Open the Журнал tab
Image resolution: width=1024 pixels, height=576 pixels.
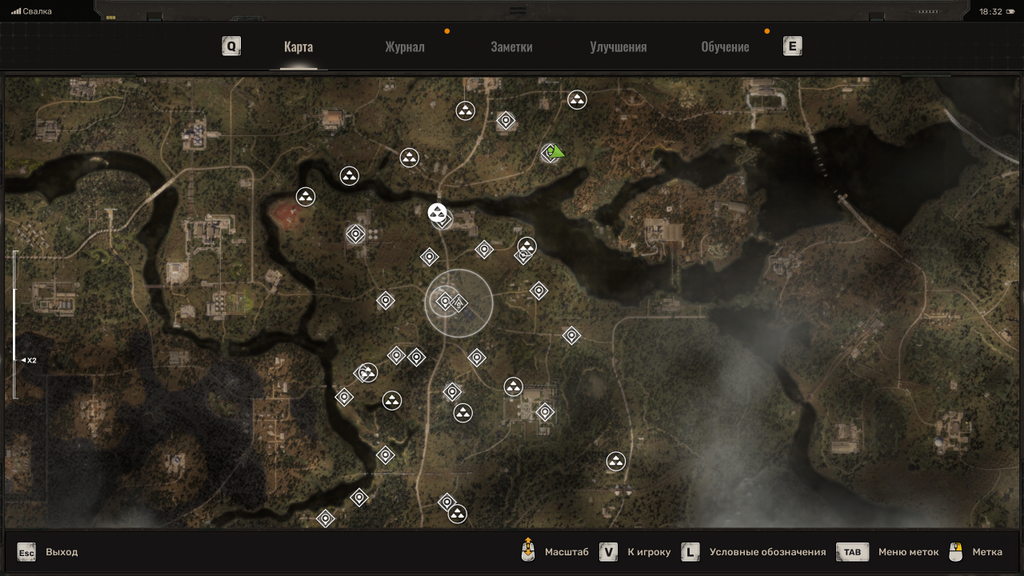[x=405, y=47]
